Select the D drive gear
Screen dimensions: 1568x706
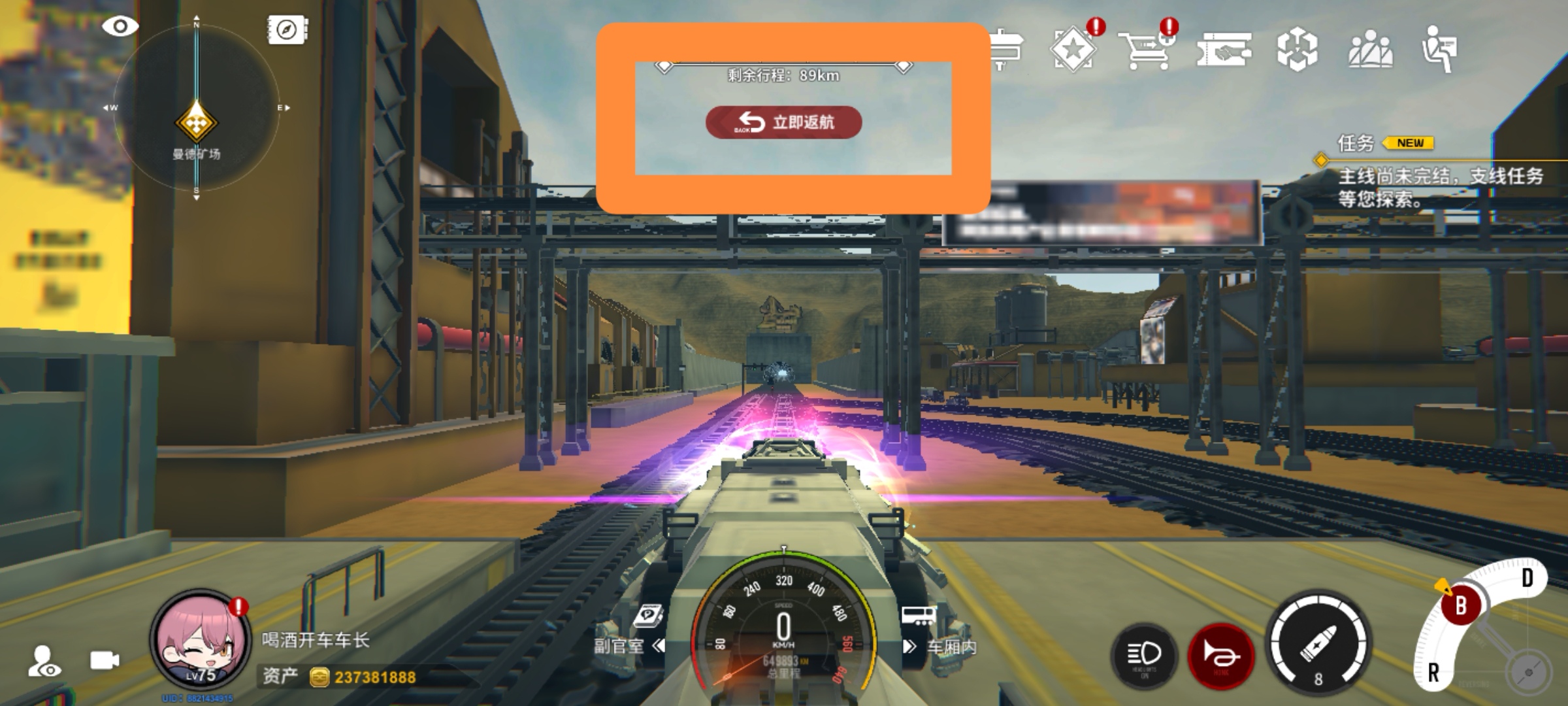pos(1527,579)
